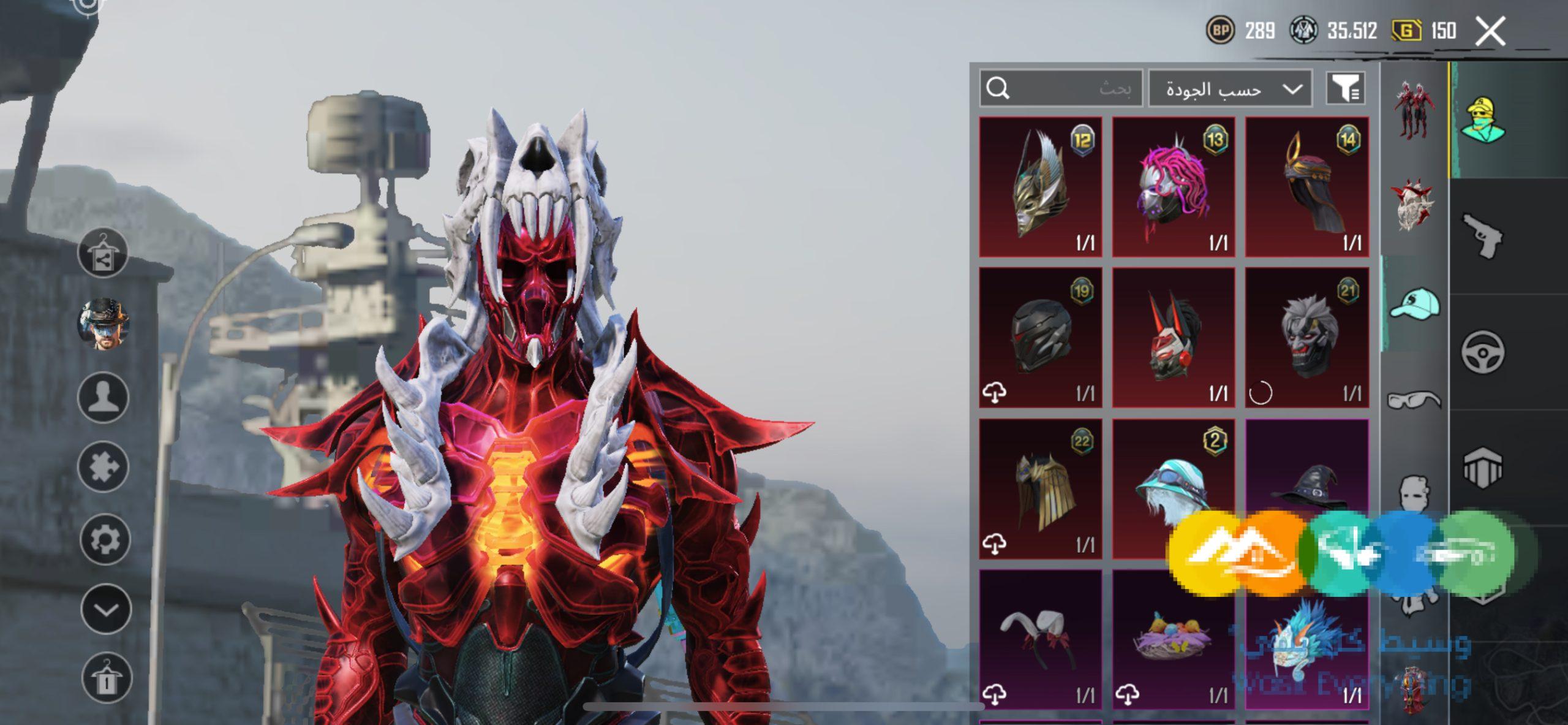Viewport: 1568px width, 725px height.
Task: Pick the black armored helmet level 19
Action: tap(1041, 337)
